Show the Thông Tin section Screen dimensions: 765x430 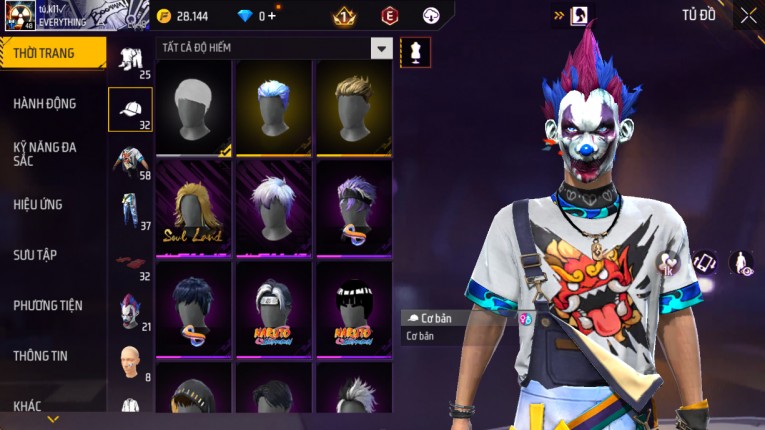coord(41,355)
